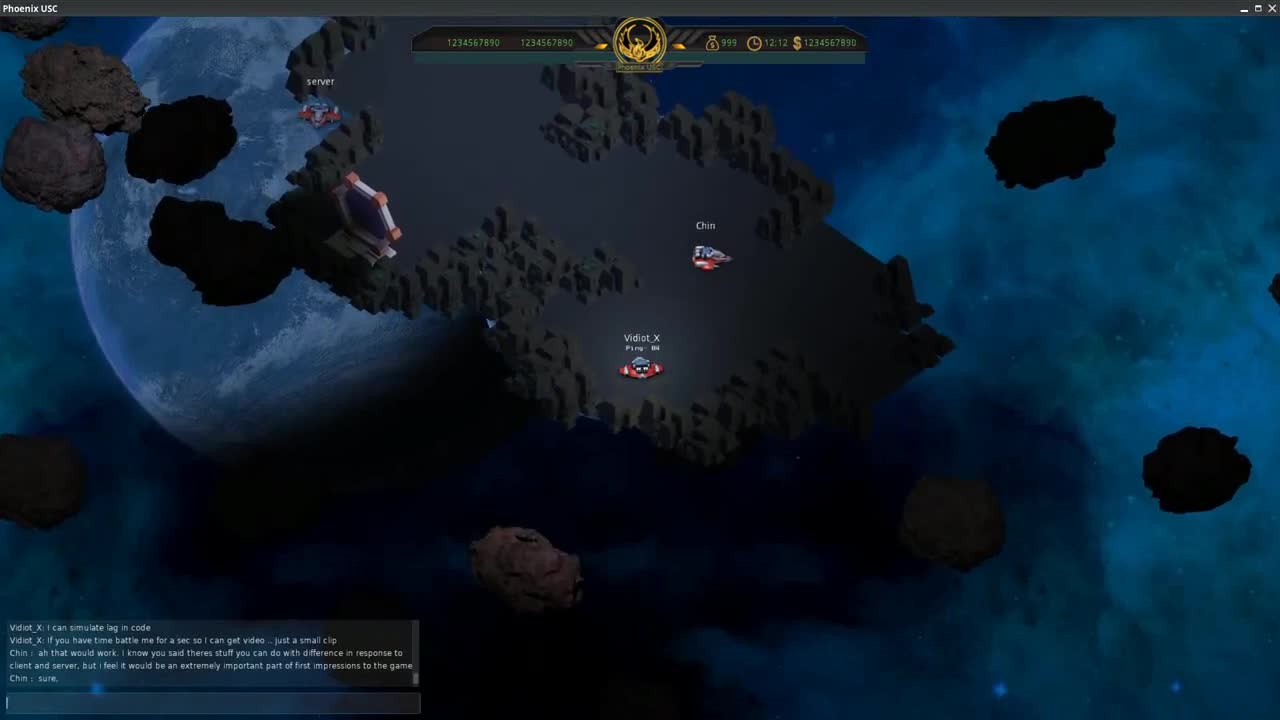Click the green counter left of the emblem

(473, 43)
